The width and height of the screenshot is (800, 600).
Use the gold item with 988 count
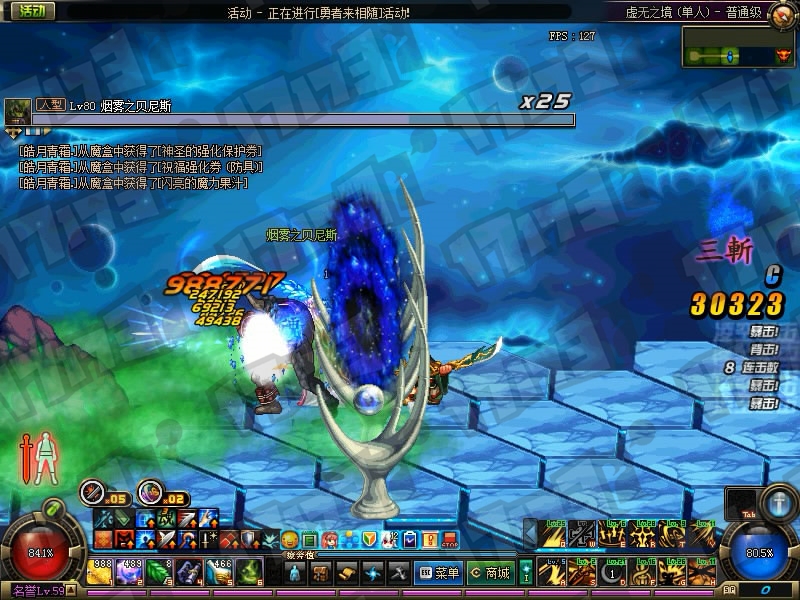[101, 572]
